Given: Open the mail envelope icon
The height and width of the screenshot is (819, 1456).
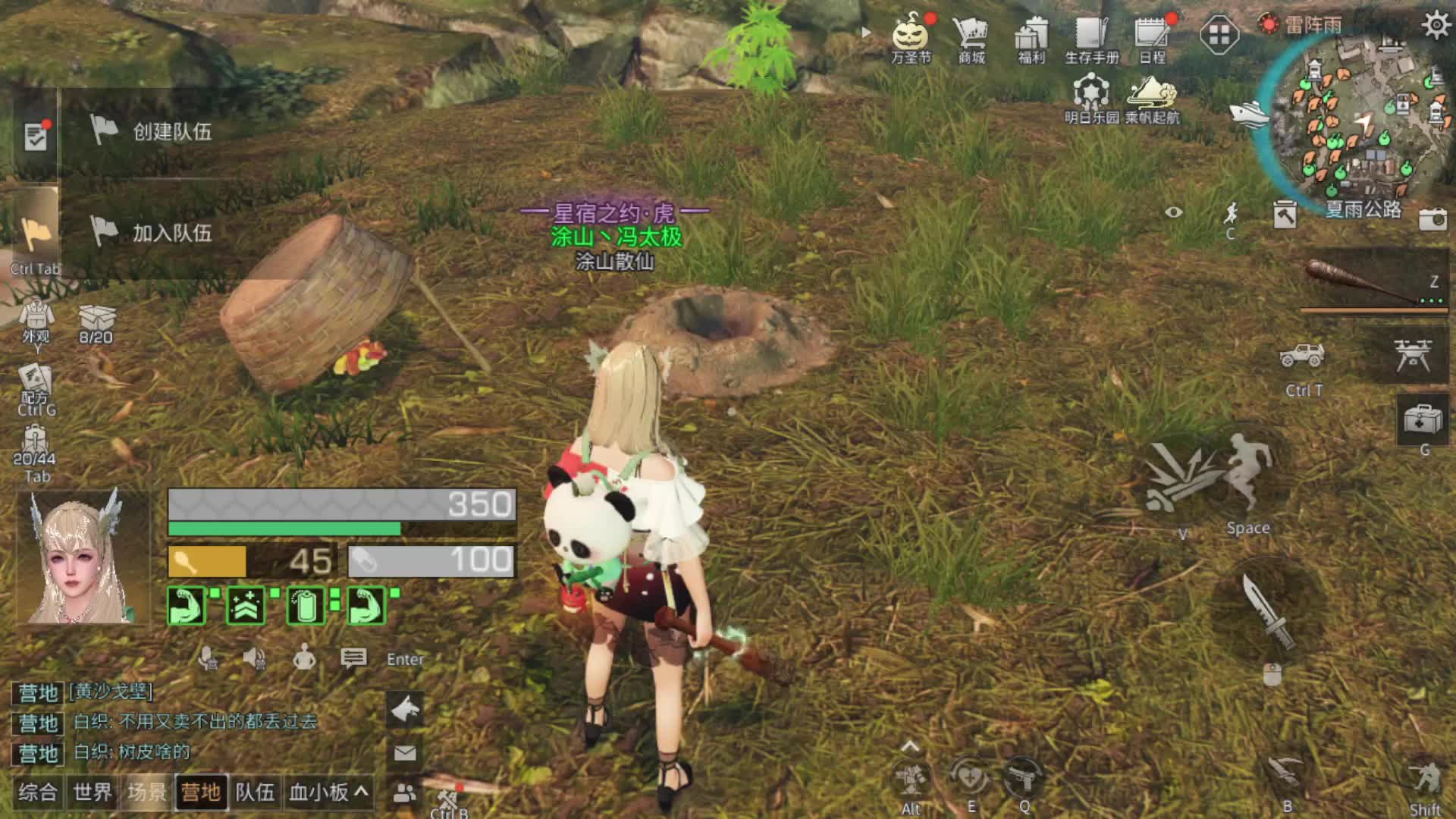Looking at the screenshot, I should [405, 752].
